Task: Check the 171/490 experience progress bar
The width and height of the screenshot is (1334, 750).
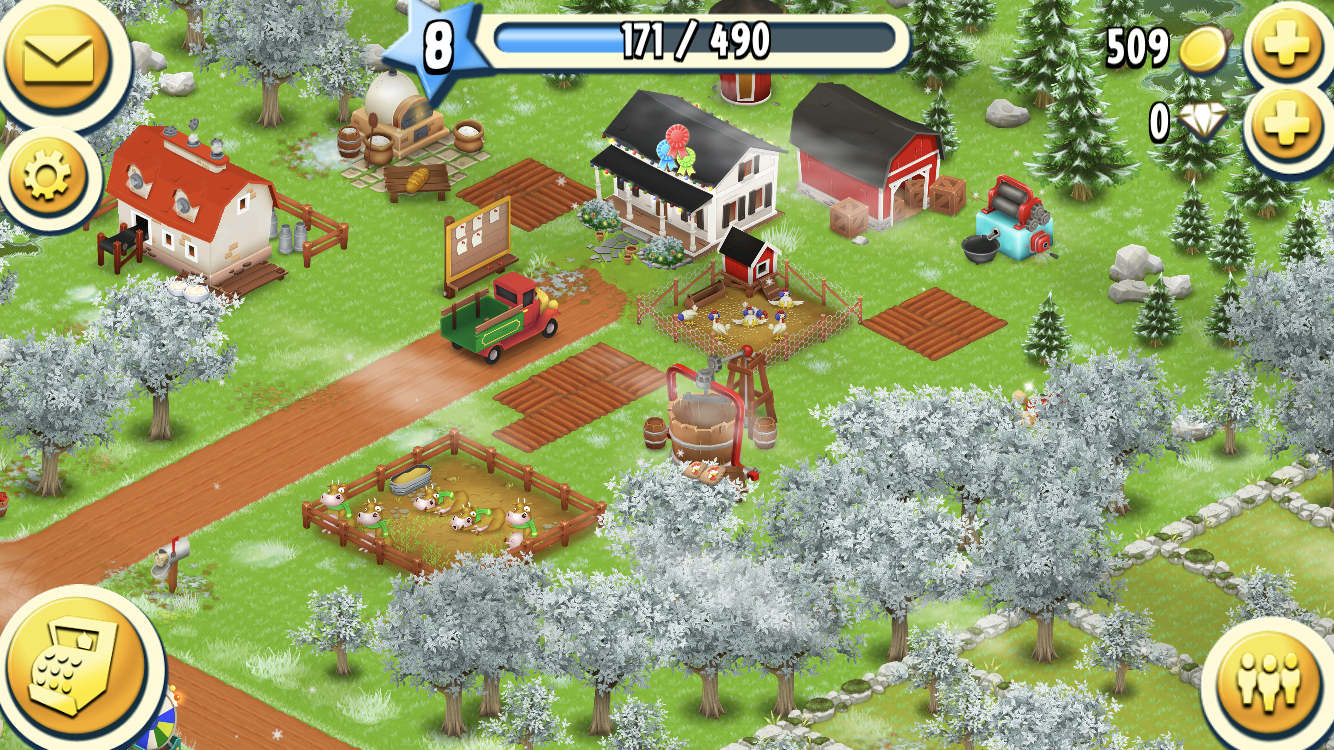Action: click(690, 42)
